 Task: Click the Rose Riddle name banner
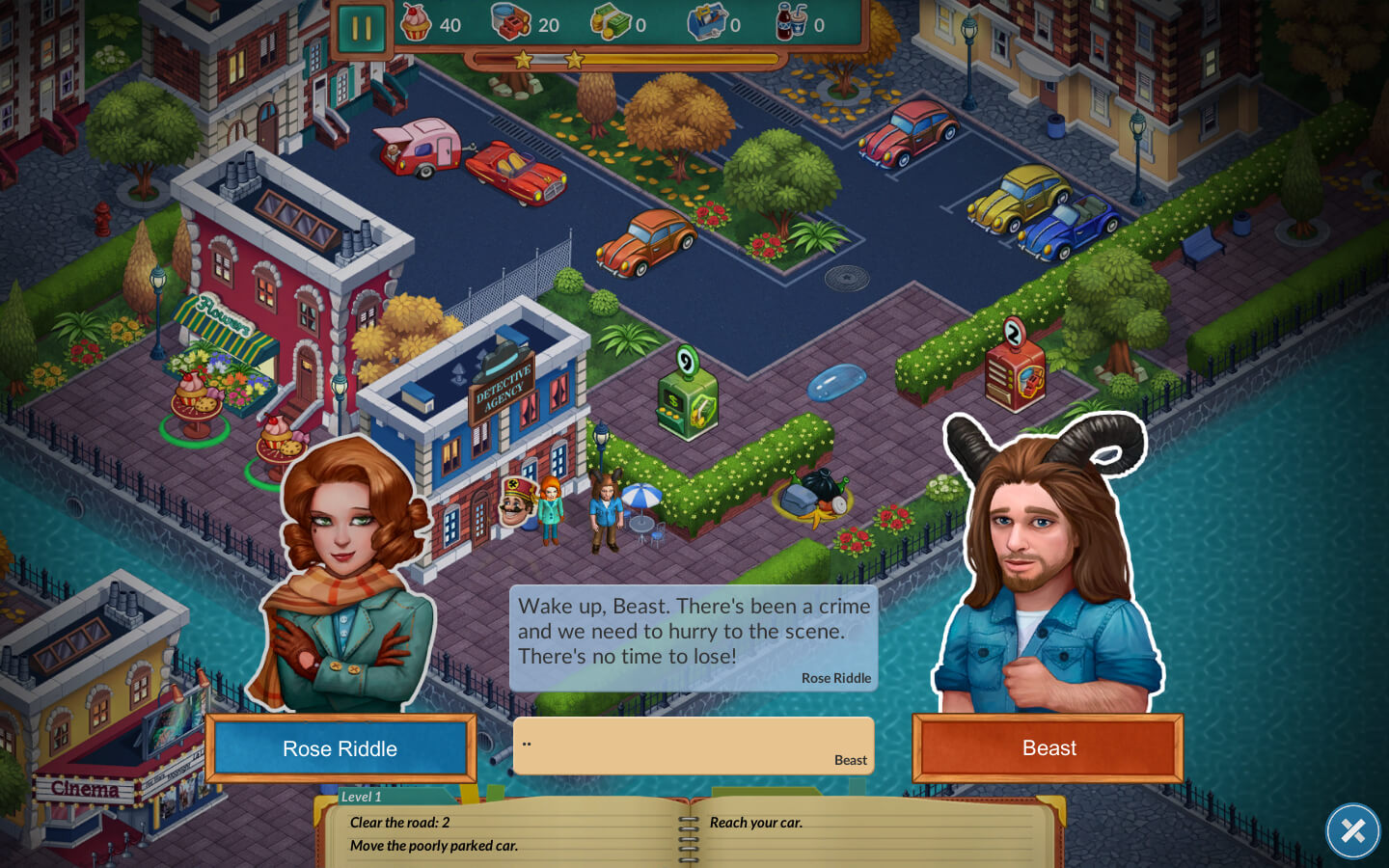(x=340, y=748)
